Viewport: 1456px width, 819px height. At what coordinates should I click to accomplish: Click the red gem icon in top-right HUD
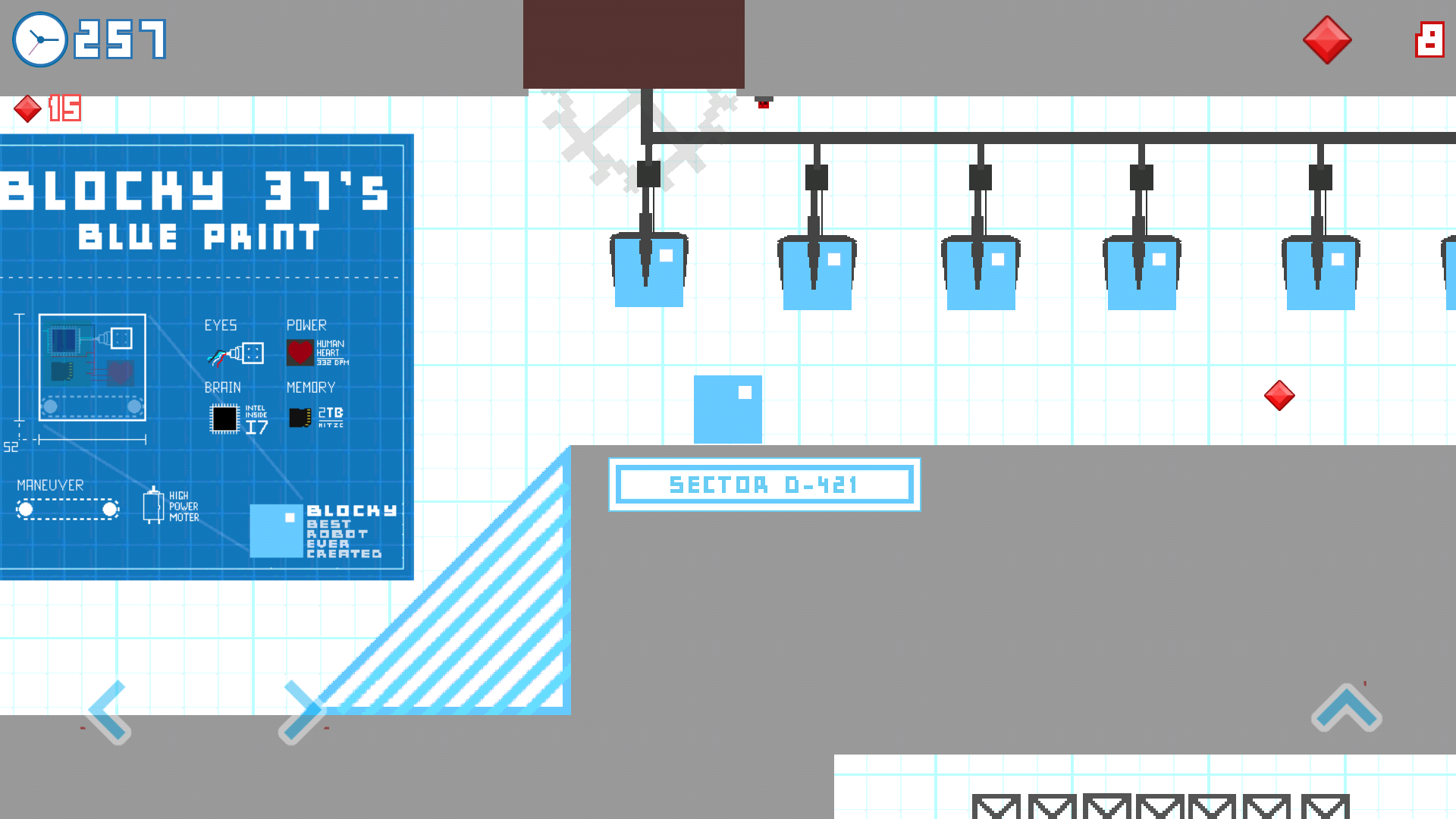[x=1326, y=40]
